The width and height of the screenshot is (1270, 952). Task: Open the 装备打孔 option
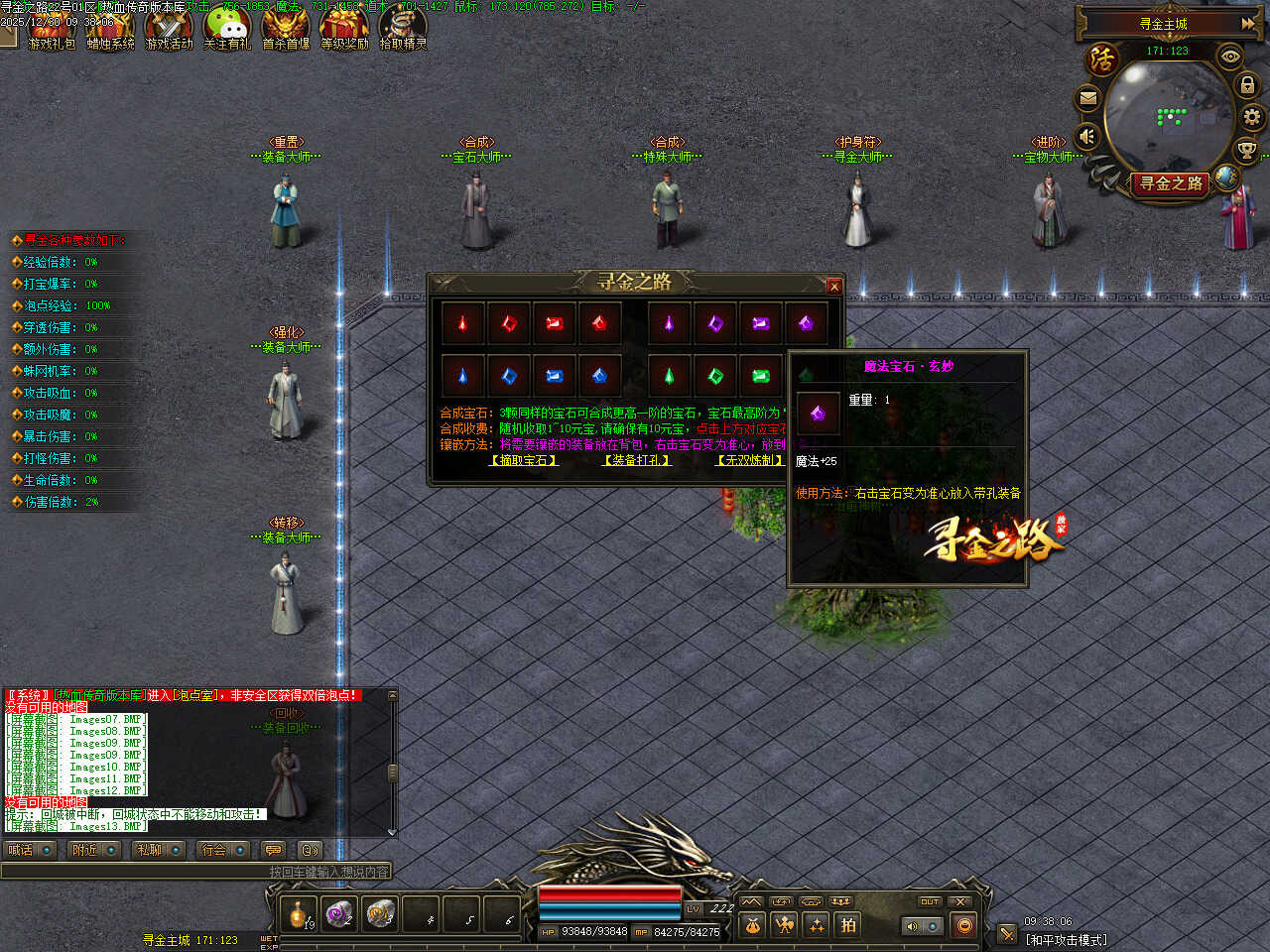pyautogui.click(x=637, y=460)
